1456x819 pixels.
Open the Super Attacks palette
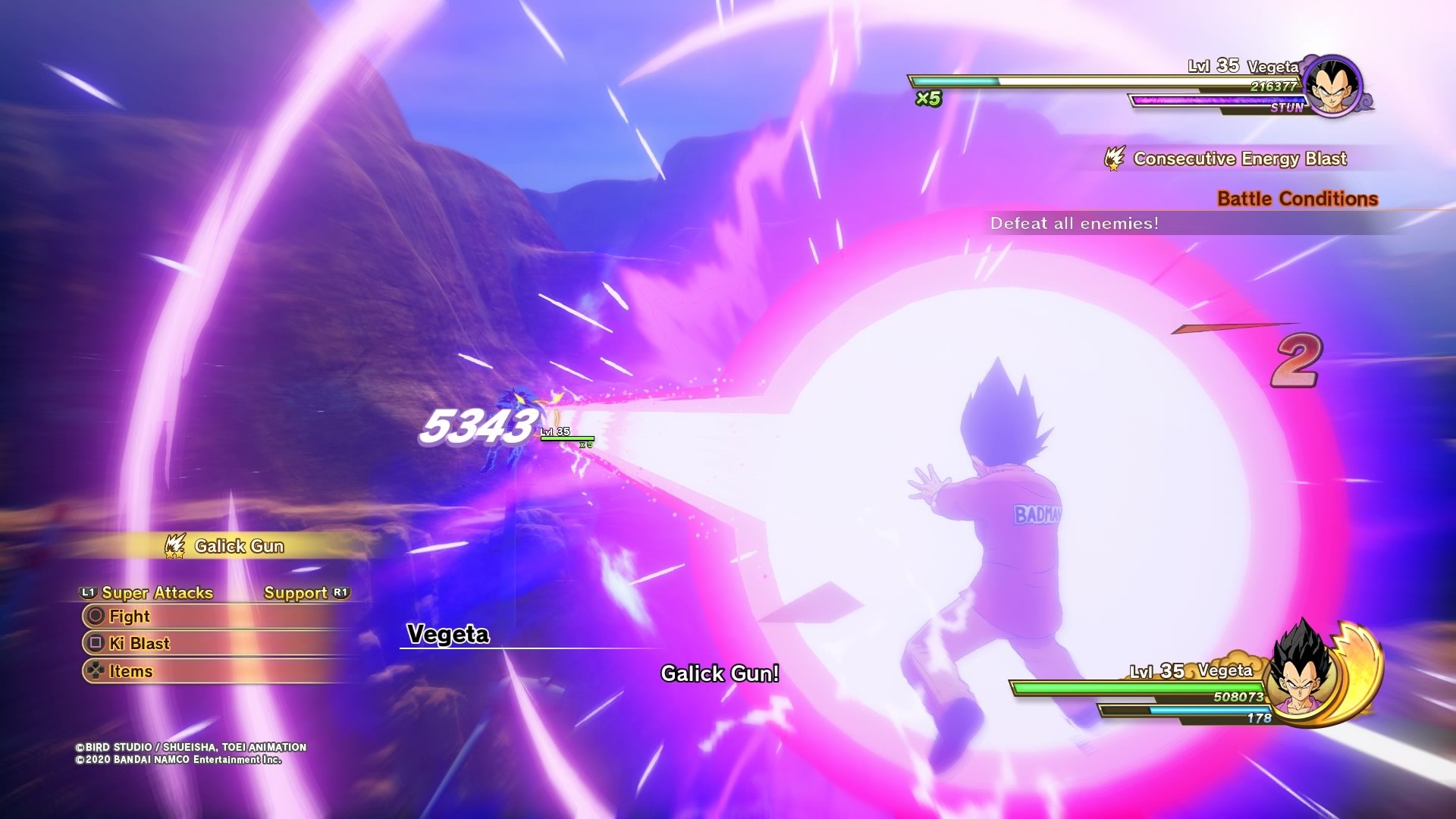pos(156,593)
